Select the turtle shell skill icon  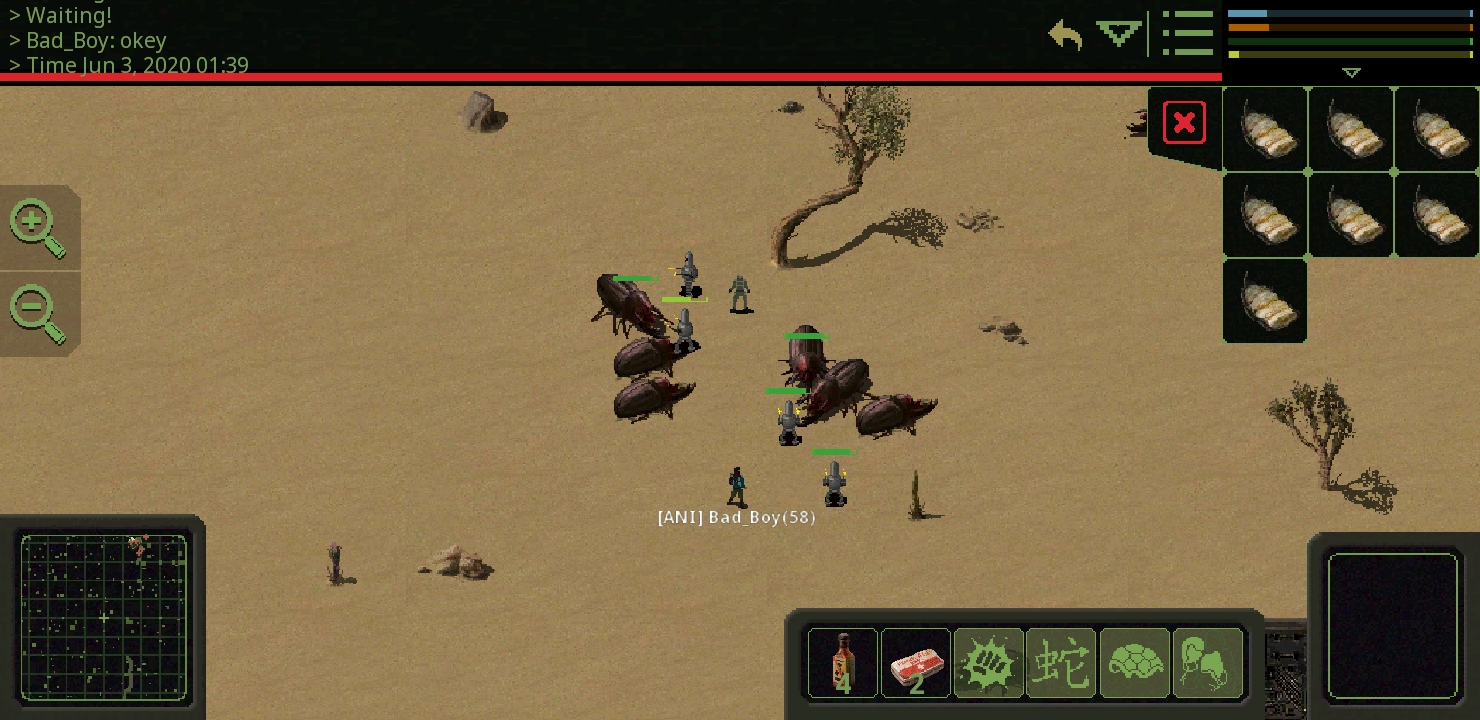coord(1134,662)
